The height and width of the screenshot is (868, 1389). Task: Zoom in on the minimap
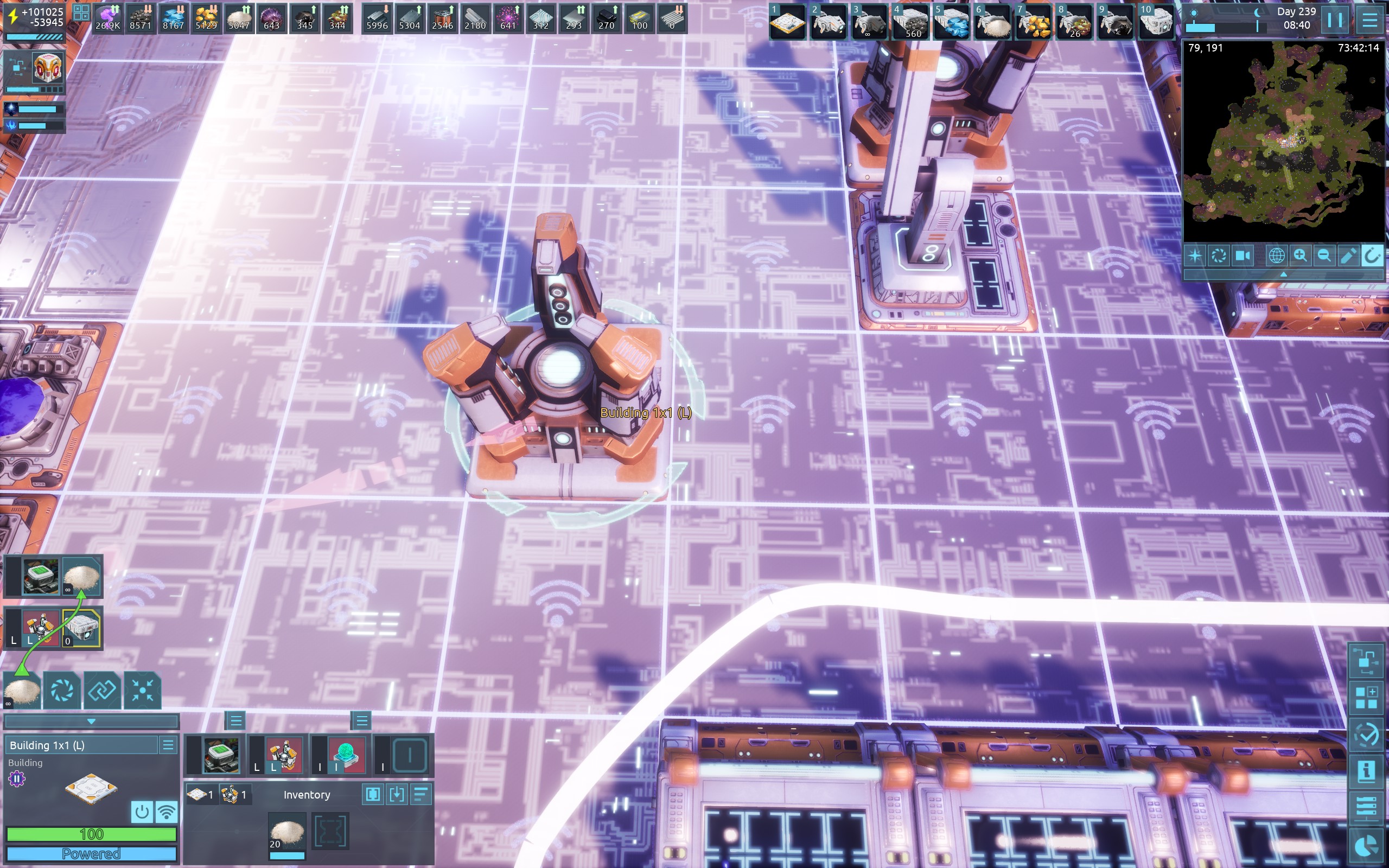1300,256
